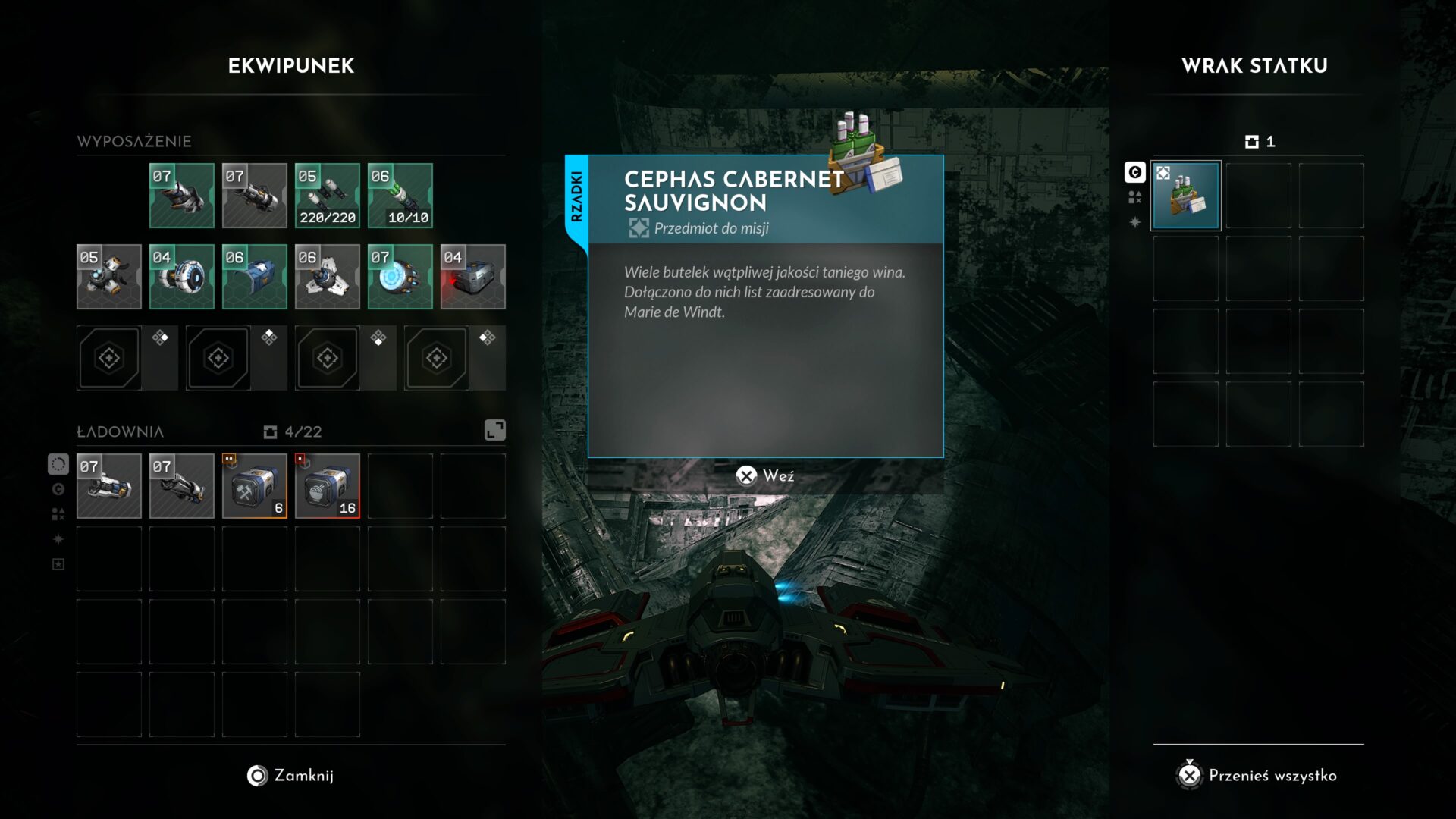Screen dimensions: 1456x819
Task: Expand the Ładownia cargo panel
Action: (x=494, y=430)
